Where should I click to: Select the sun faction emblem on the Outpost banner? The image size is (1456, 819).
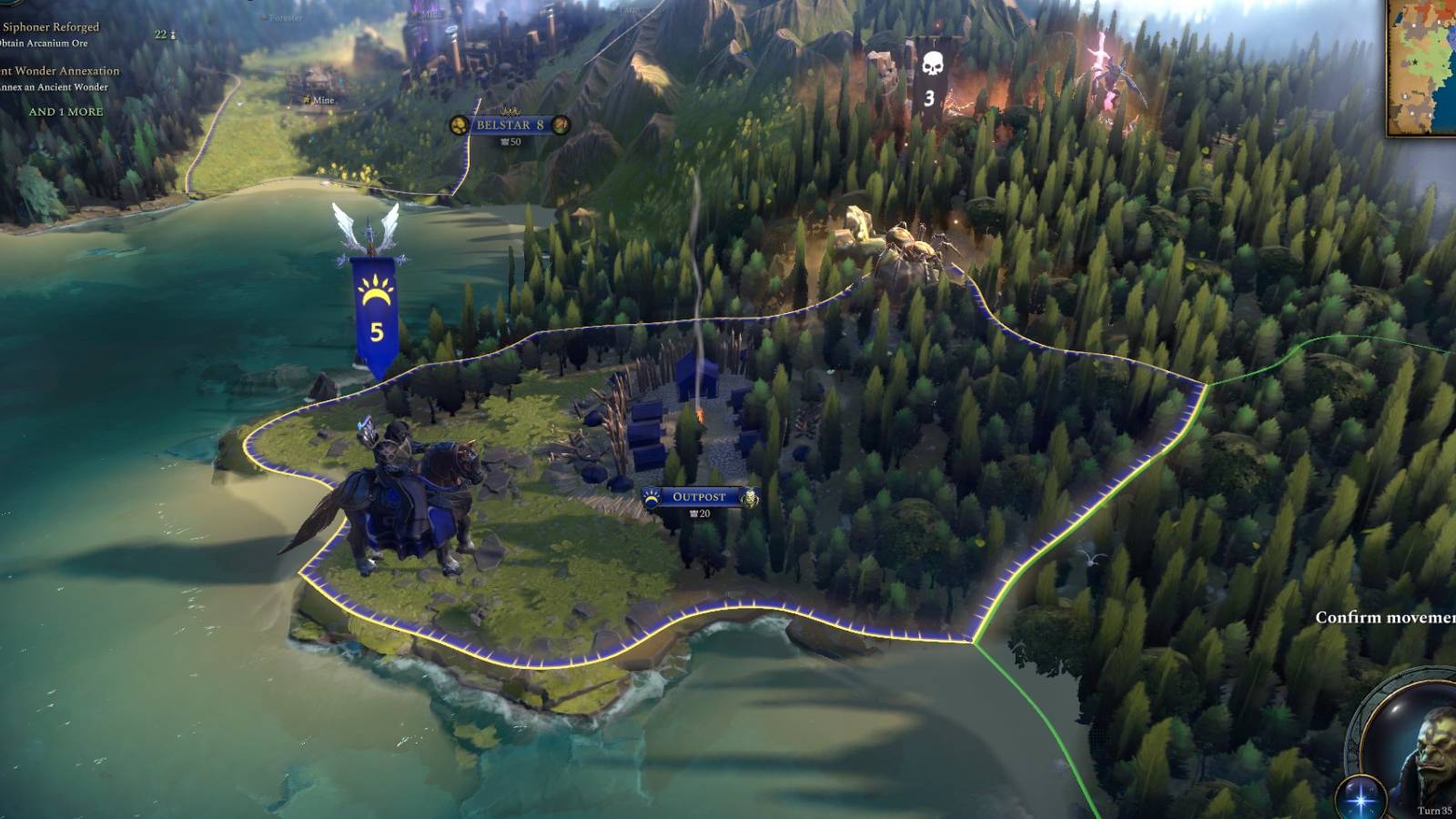click(x=652, y=497)
